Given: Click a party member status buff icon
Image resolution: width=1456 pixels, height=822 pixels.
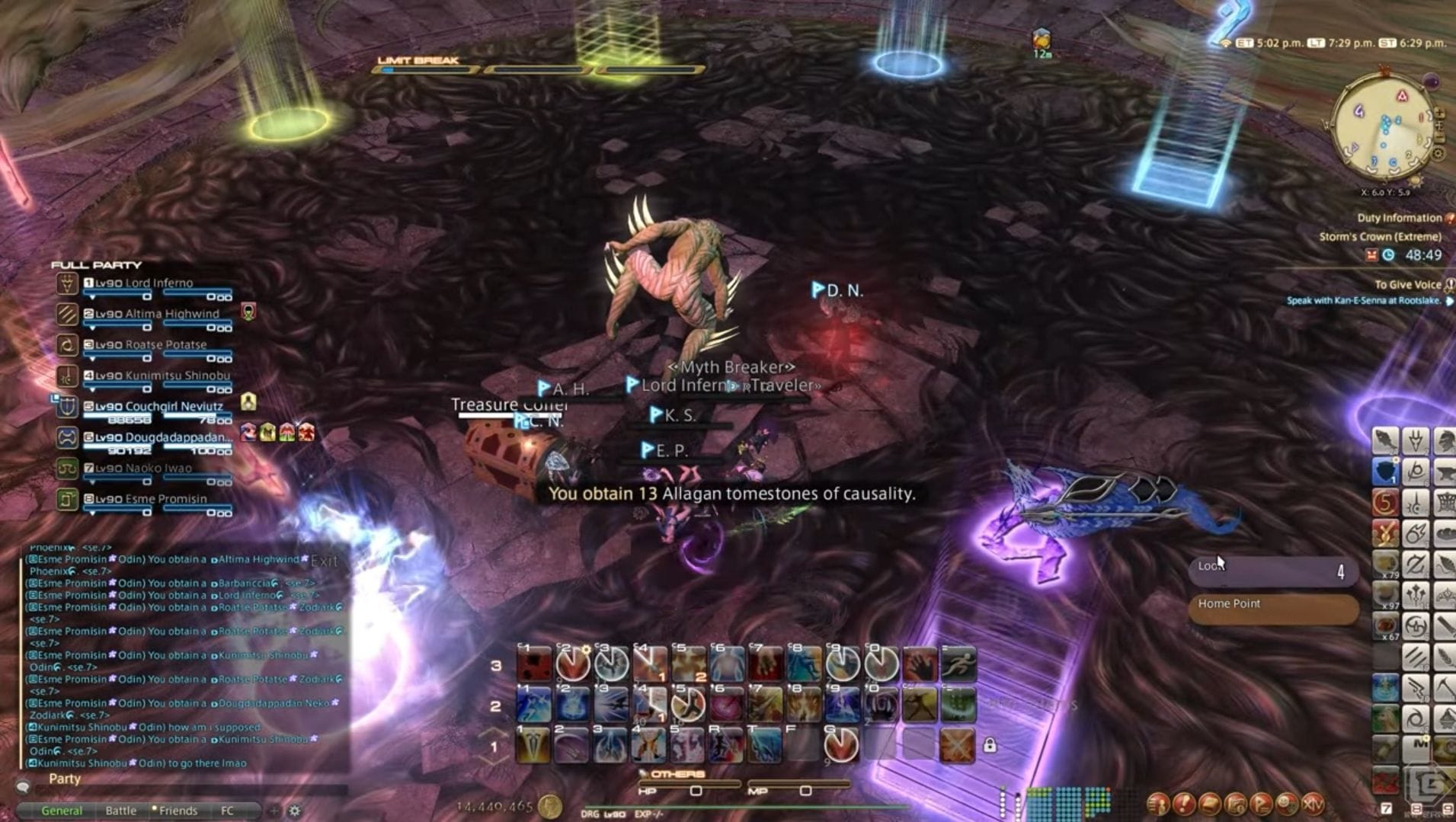Looking at the screenshot, I should pyautogui.click(x=248, y=432).
